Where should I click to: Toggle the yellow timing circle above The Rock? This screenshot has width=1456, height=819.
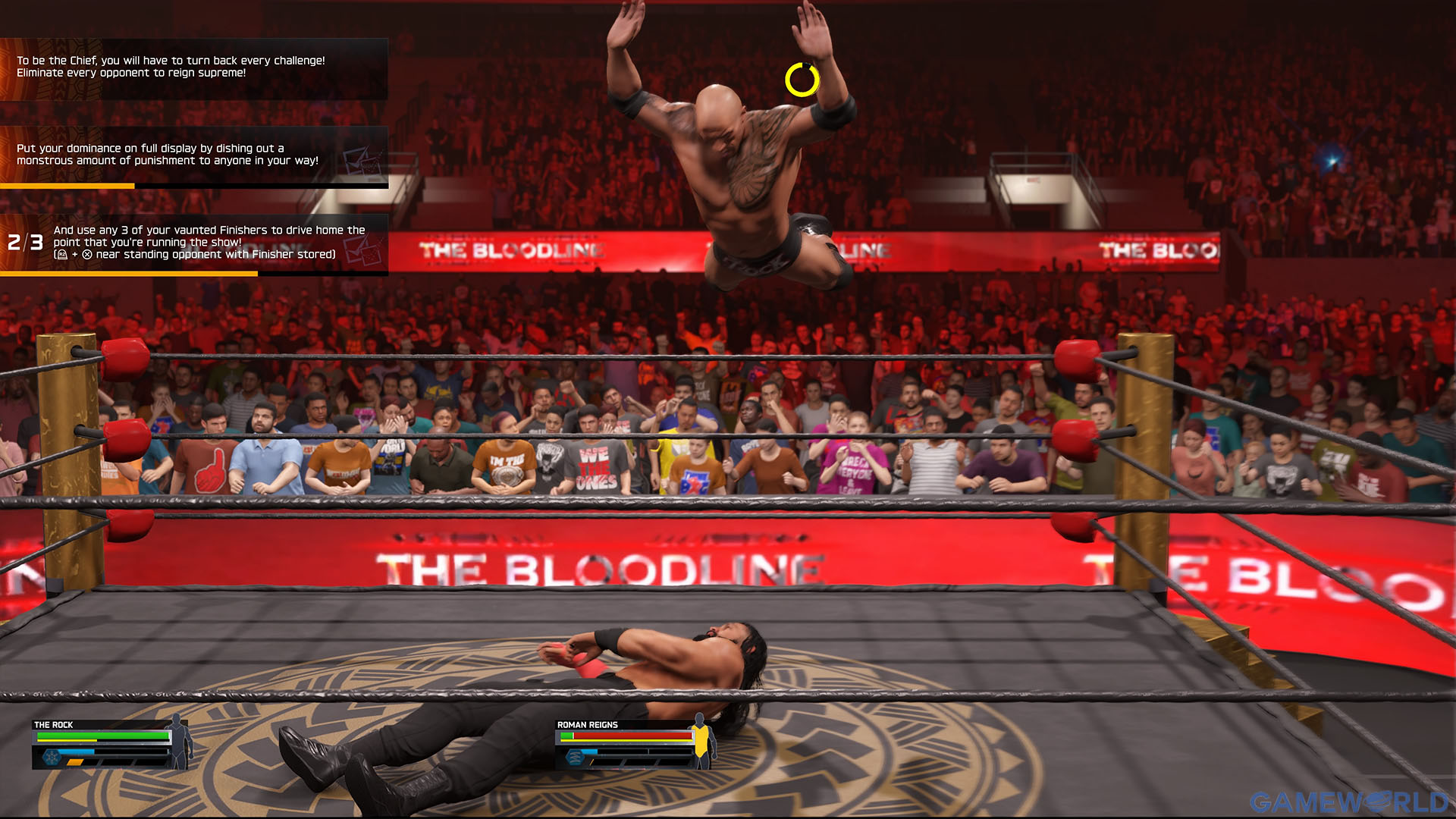[801, 80]
